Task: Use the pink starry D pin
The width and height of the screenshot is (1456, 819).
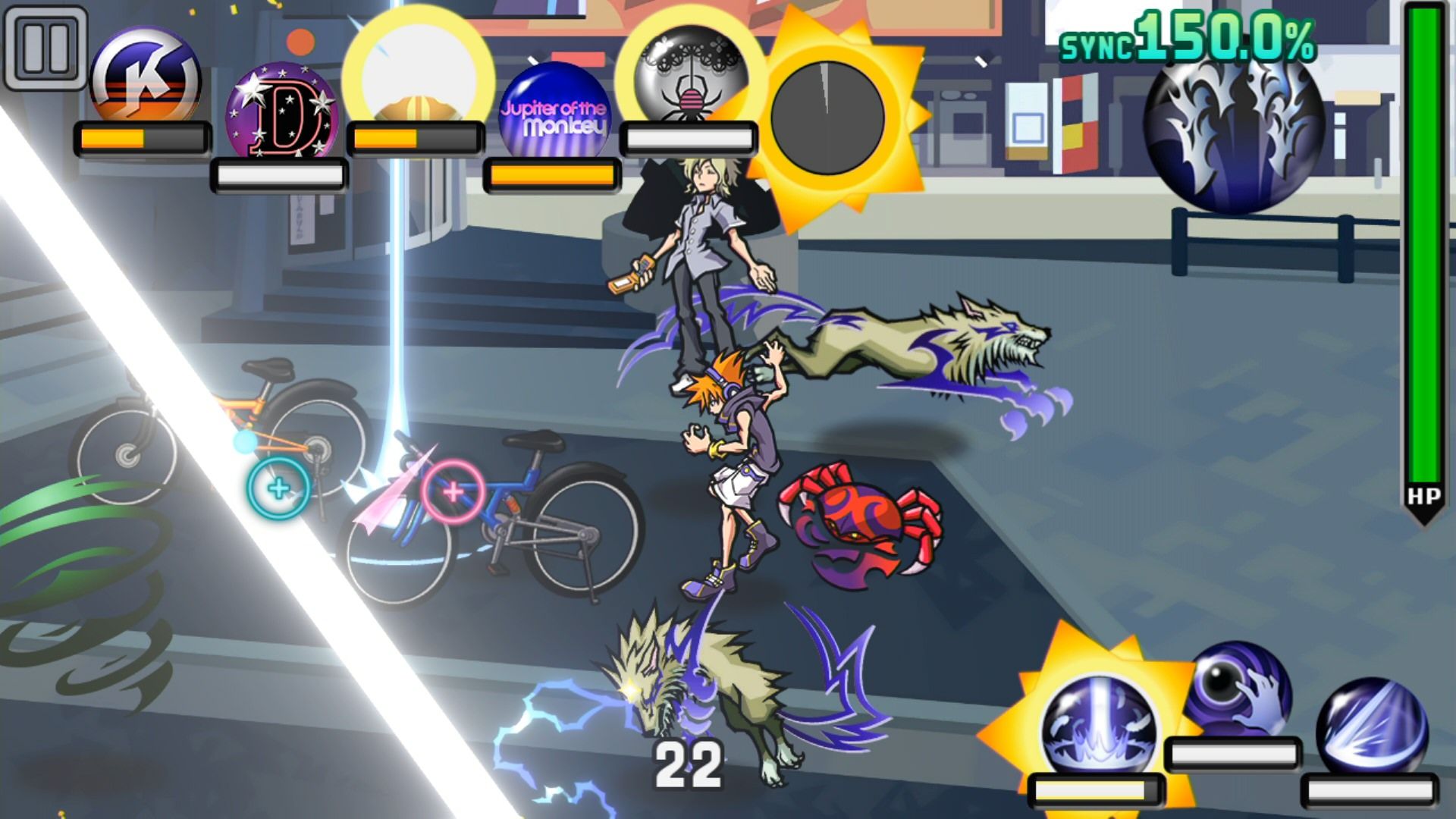Action: (281, 111)
